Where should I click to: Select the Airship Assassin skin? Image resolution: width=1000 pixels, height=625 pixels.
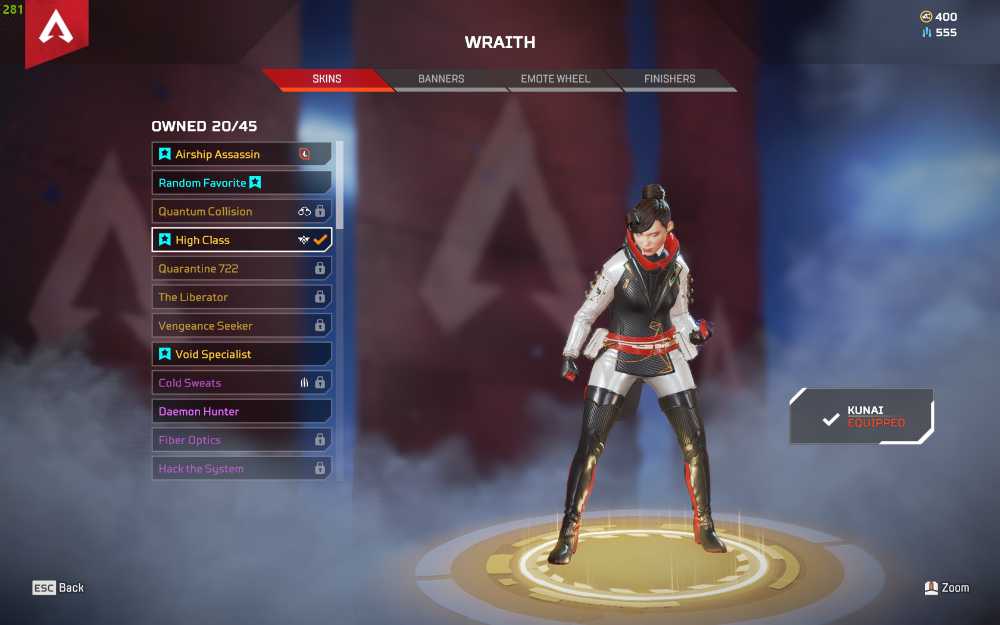point(241,154)
